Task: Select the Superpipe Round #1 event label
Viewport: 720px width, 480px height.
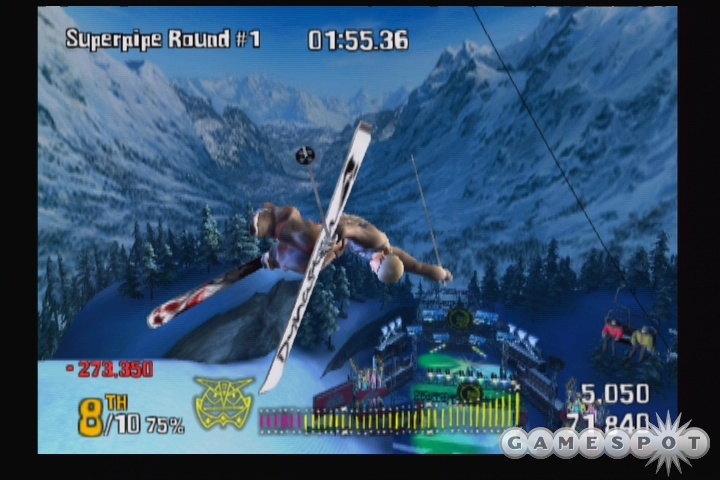Action: (x=163, y=39)
